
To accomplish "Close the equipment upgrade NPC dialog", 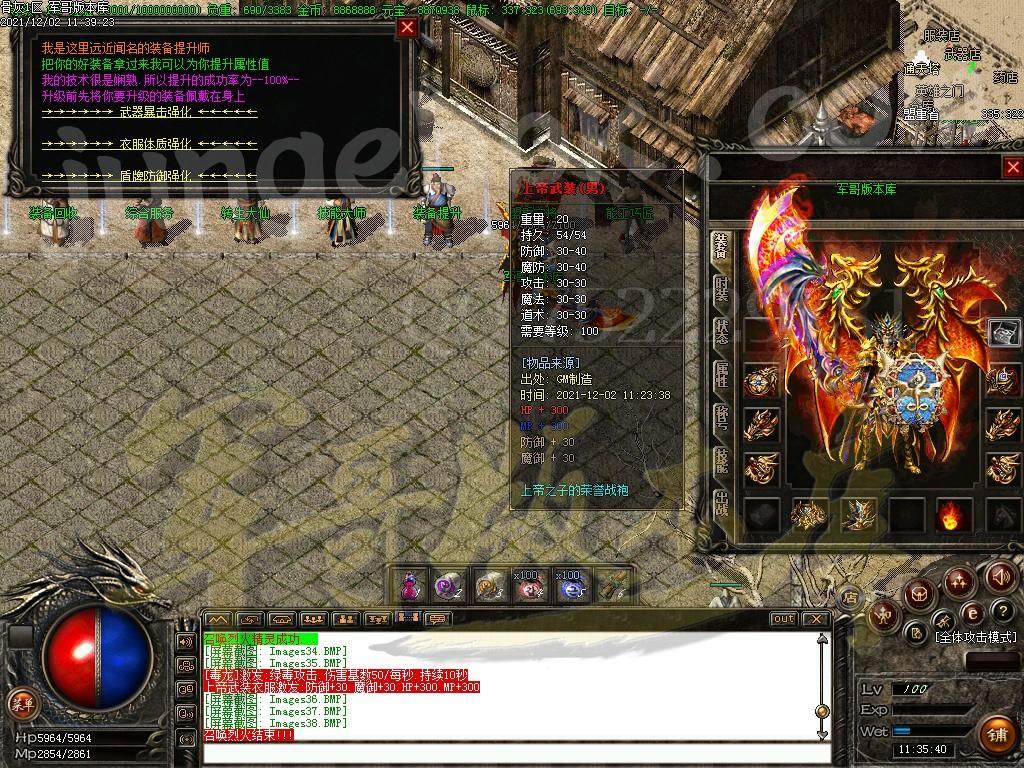I will pos(407,28).
